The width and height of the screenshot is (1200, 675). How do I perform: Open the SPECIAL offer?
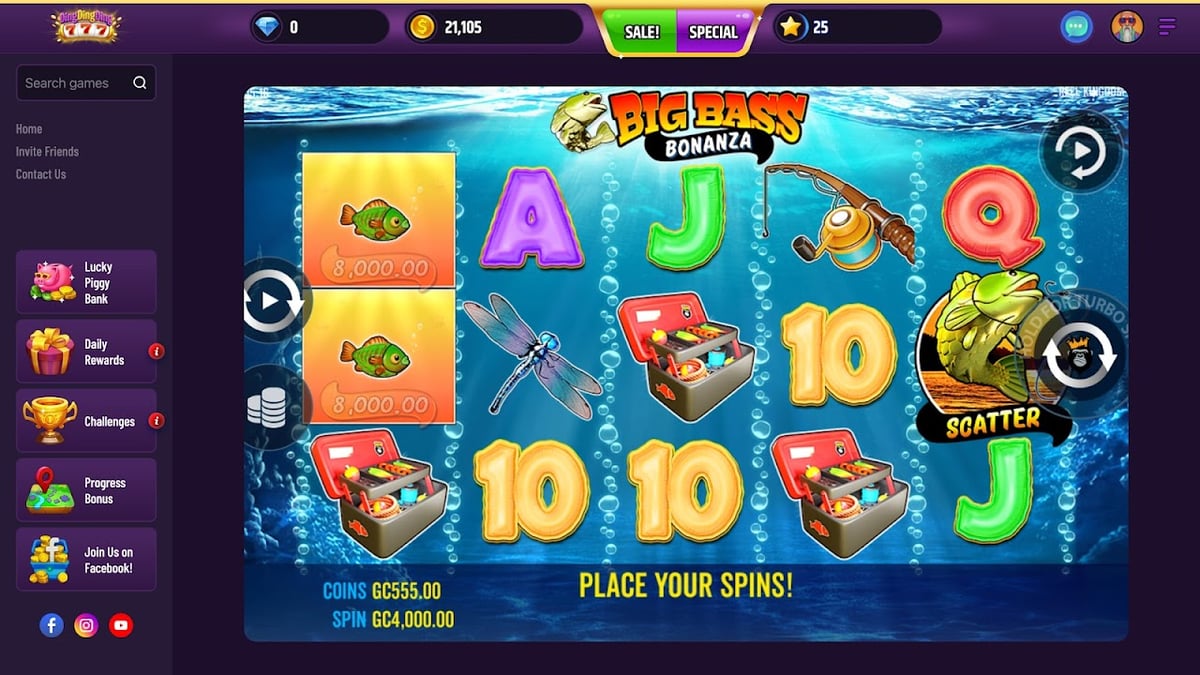tap(712, 32)
